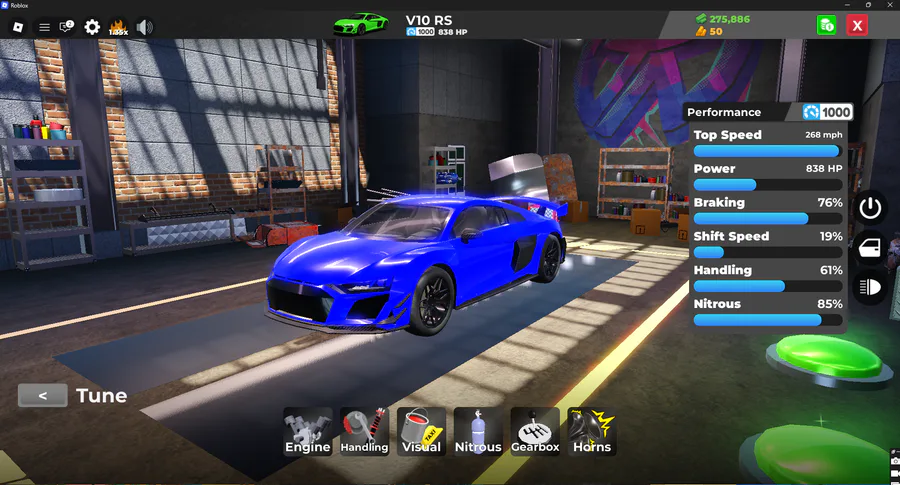Open the Visual customization category
Viewport: 900px width, 485px height.
[x=421, y=431]
